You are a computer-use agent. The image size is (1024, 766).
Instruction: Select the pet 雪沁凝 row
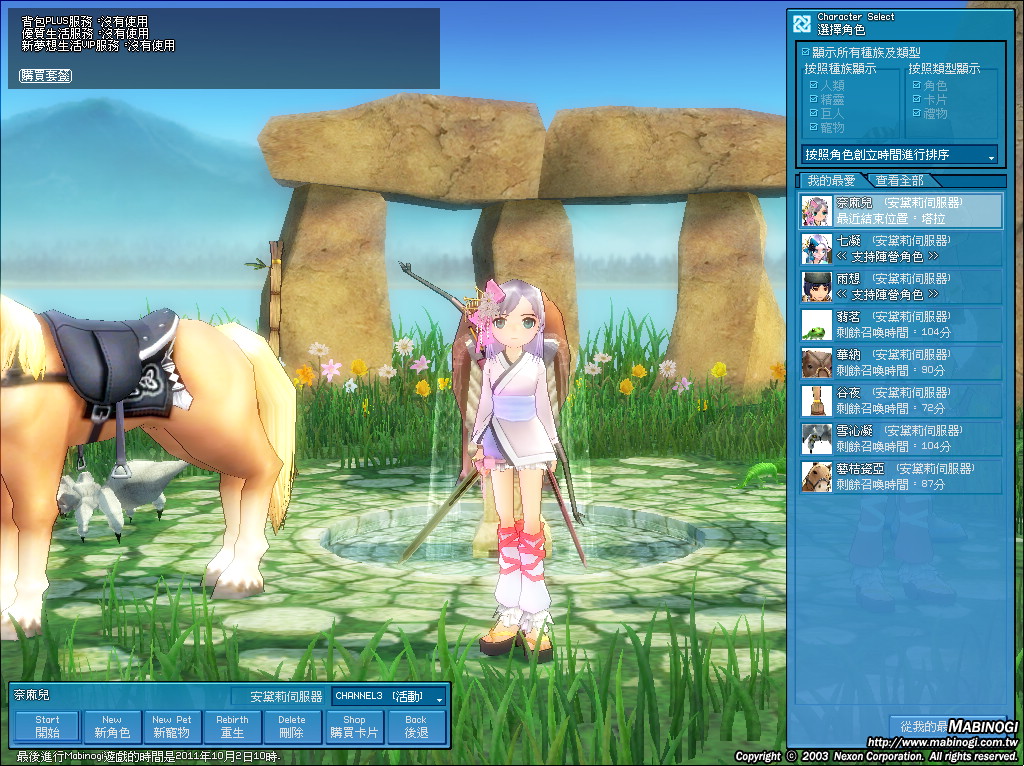click(x=901, y=439)
